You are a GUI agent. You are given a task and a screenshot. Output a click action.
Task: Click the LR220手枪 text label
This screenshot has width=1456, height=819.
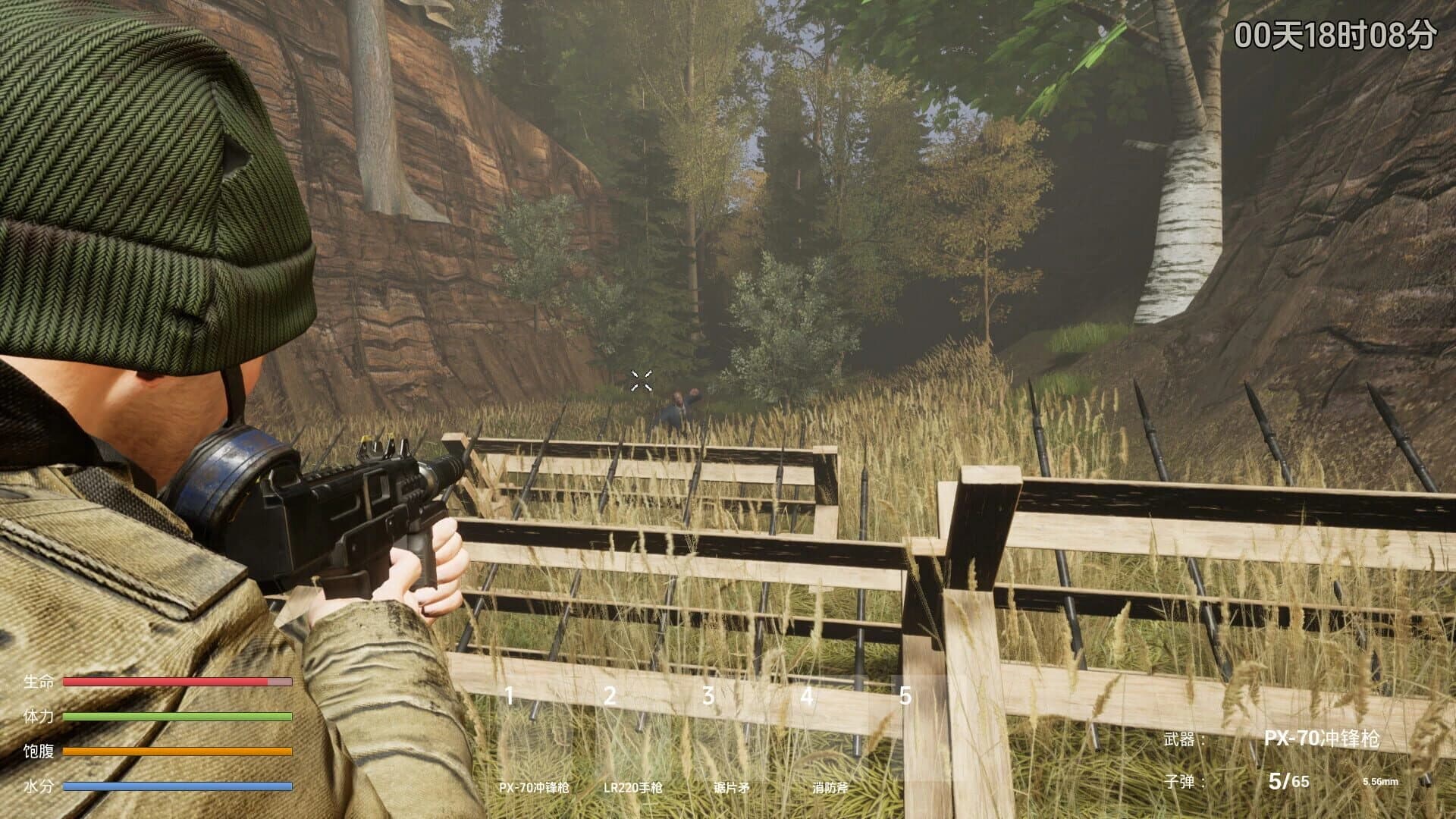(632, 787)
